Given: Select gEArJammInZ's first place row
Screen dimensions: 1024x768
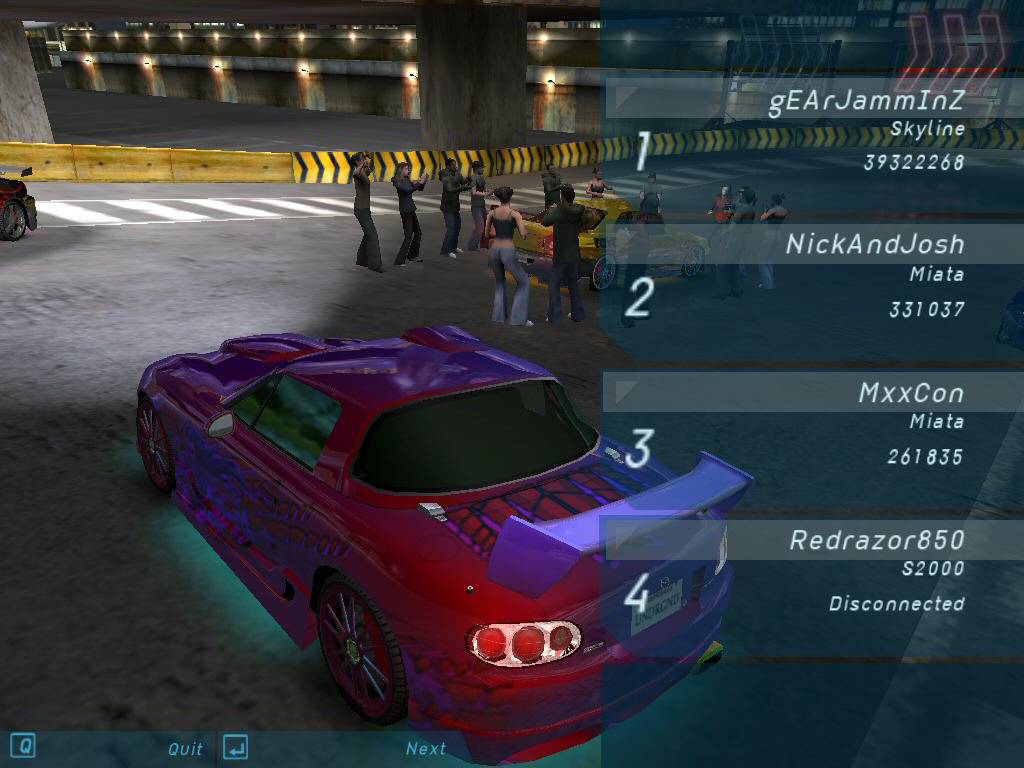Looking at the screenshot, I should point(865,102).
